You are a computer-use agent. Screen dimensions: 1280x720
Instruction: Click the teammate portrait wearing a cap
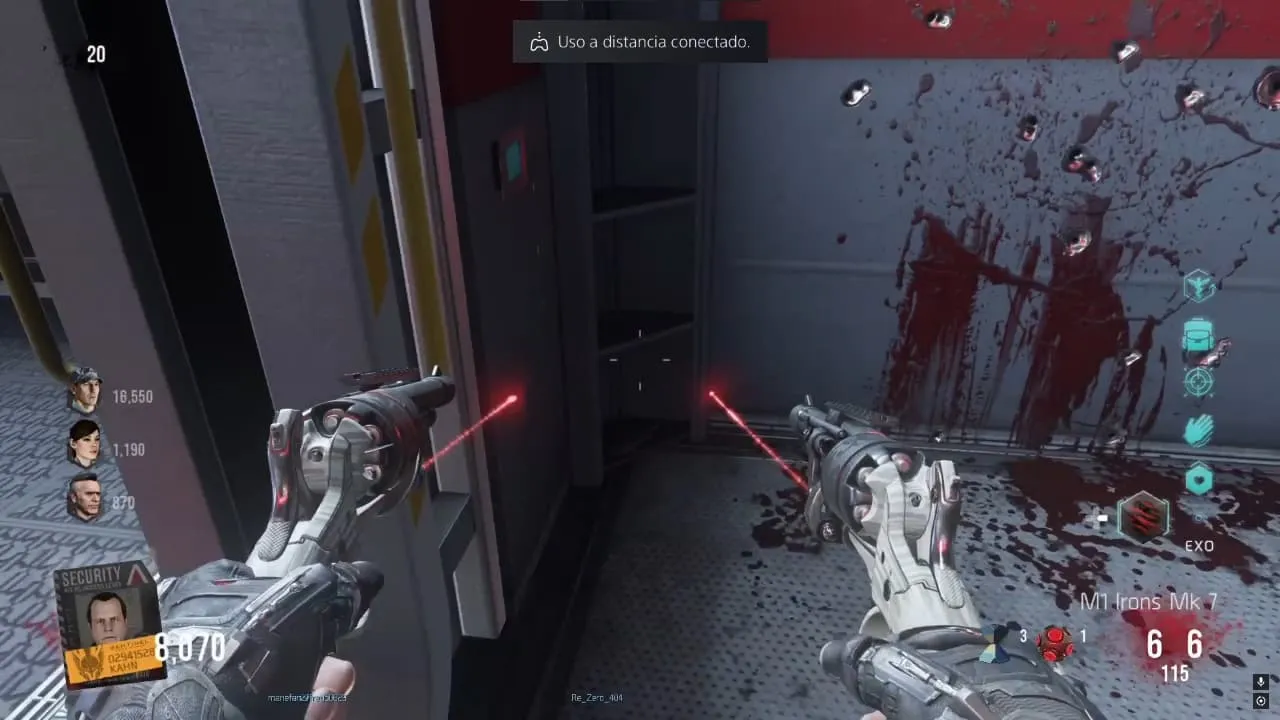point(86,390)
